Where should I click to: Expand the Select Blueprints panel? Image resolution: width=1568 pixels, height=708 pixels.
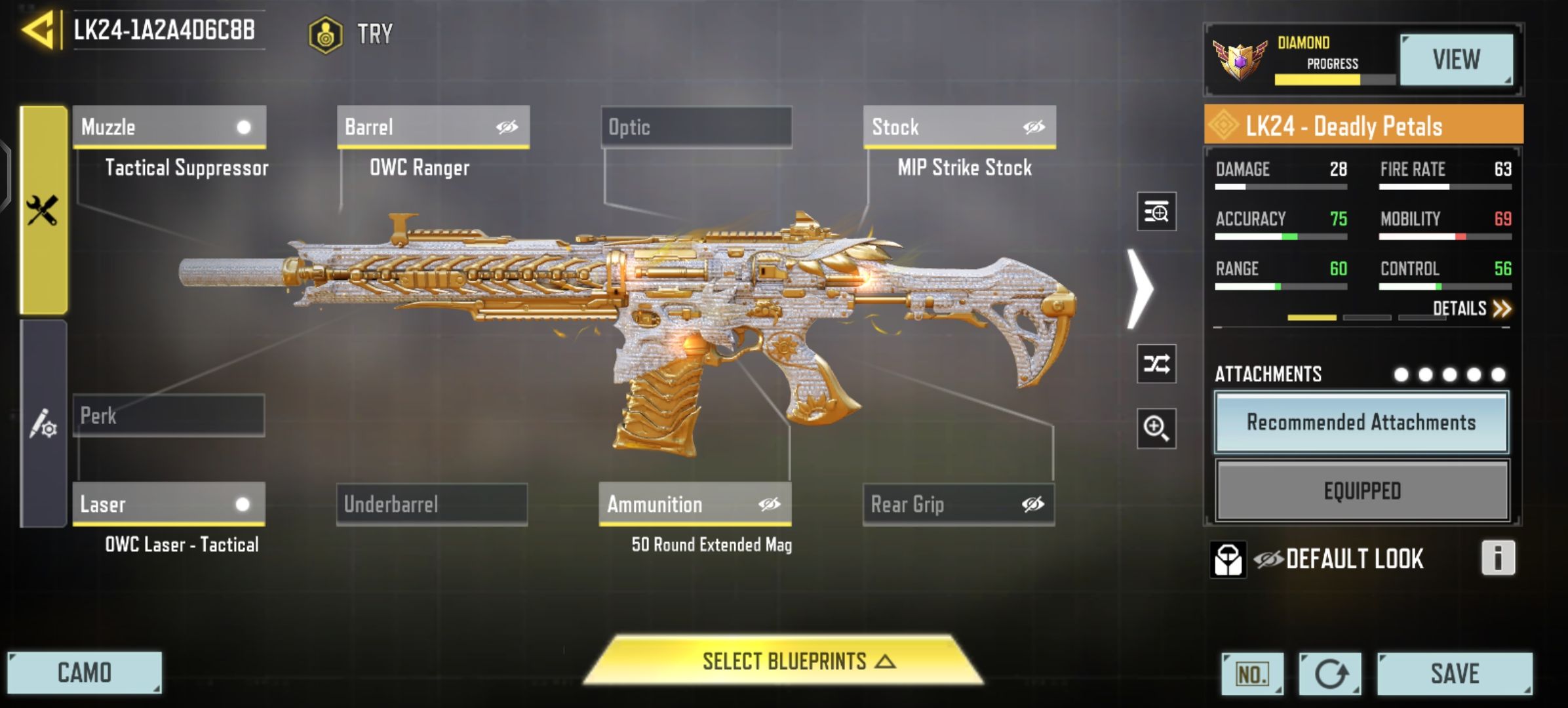[x=785, y=661]
